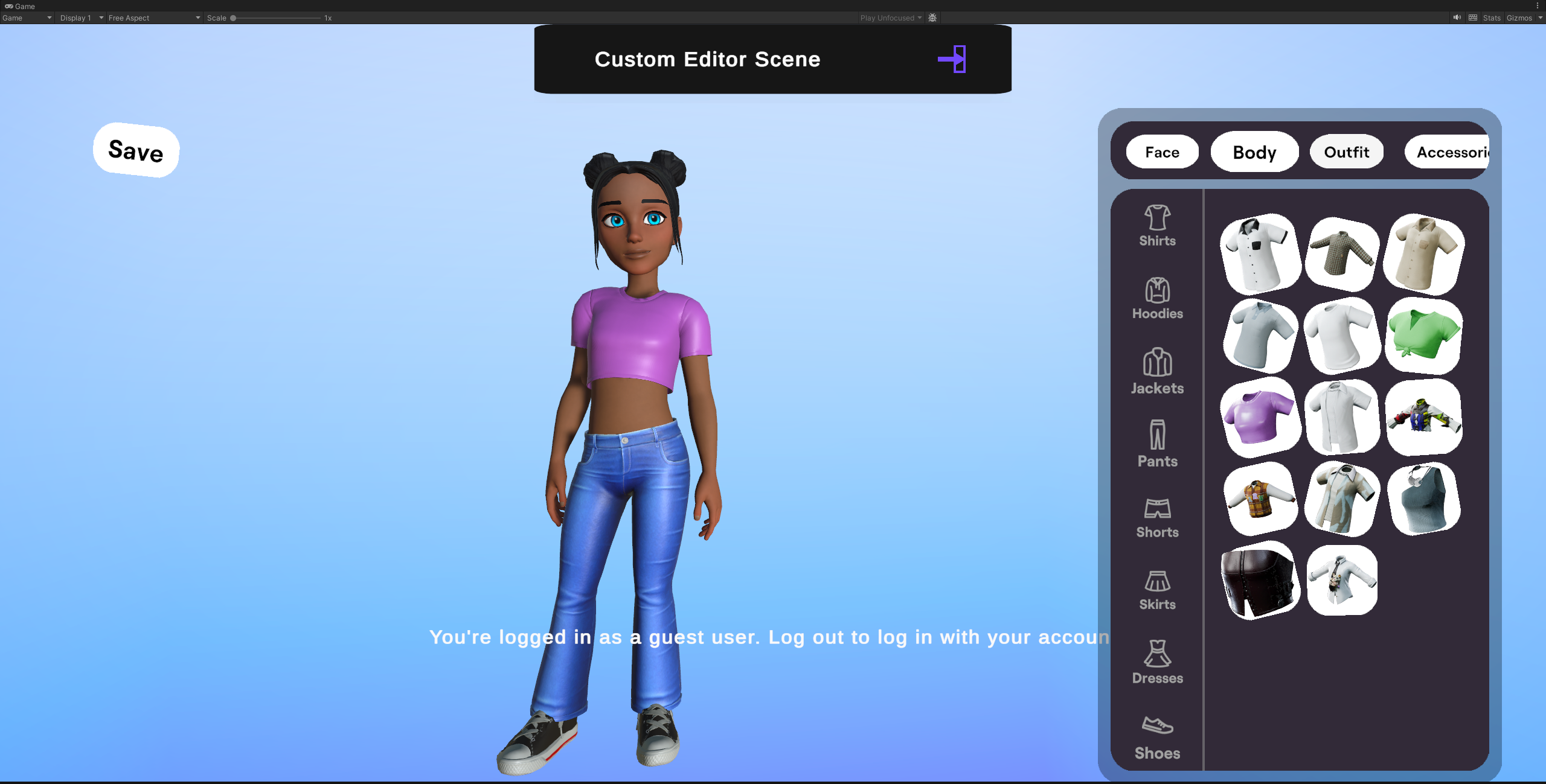Toggle the Stats overlay
The width and height of the screenshot is (1546, 784).
[1491, 18]
